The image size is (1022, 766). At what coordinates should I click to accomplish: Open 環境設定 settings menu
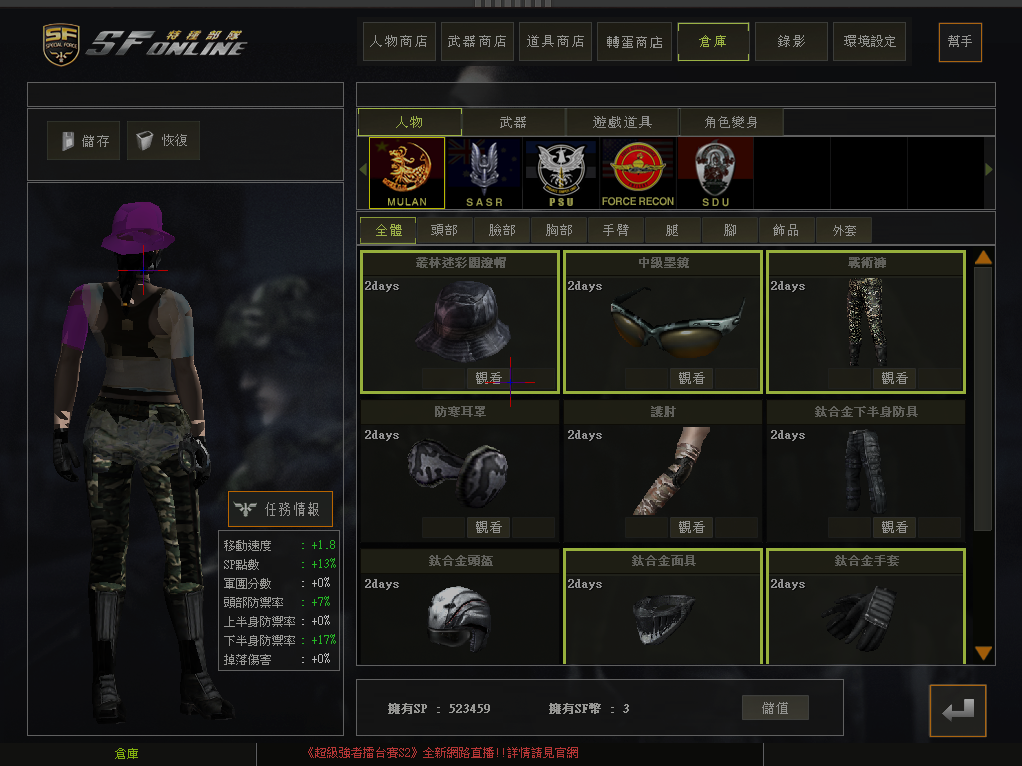(869, 42)
